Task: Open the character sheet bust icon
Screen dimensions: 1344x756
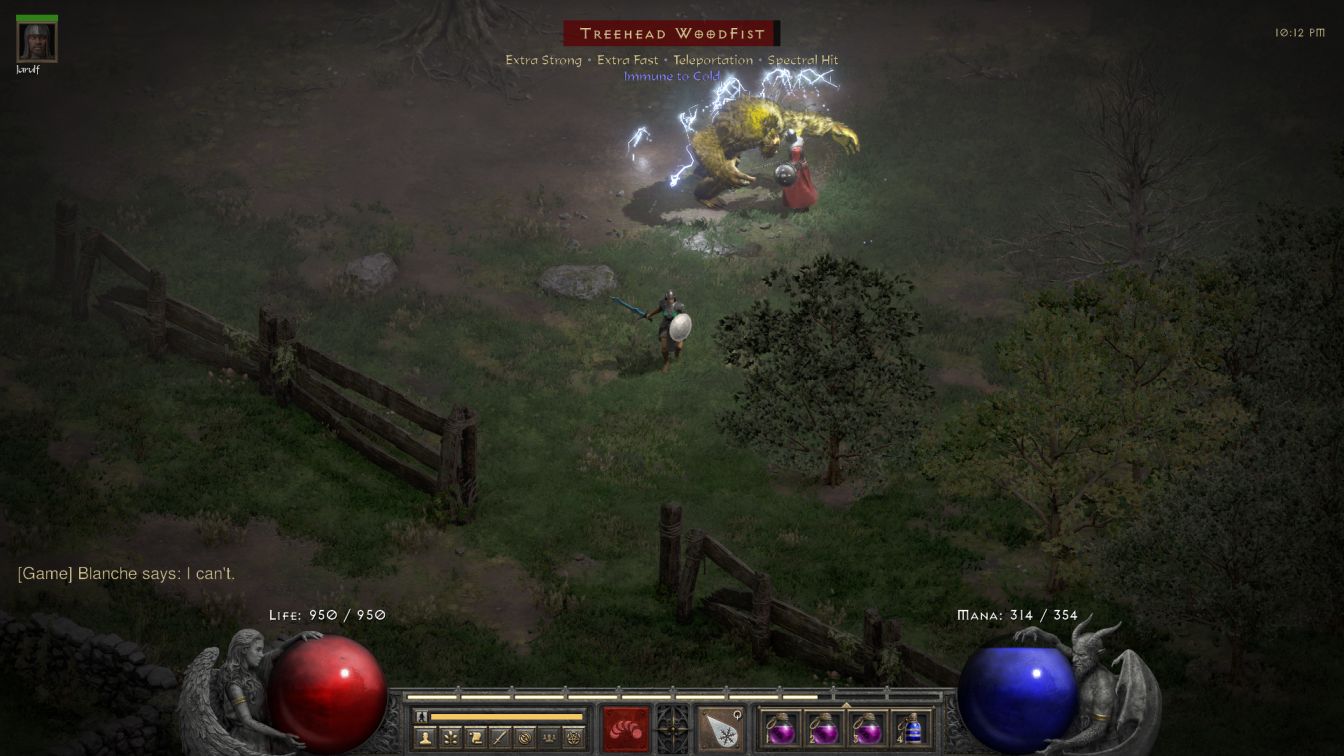Action: pyautogui.click(x=424, y=738)
